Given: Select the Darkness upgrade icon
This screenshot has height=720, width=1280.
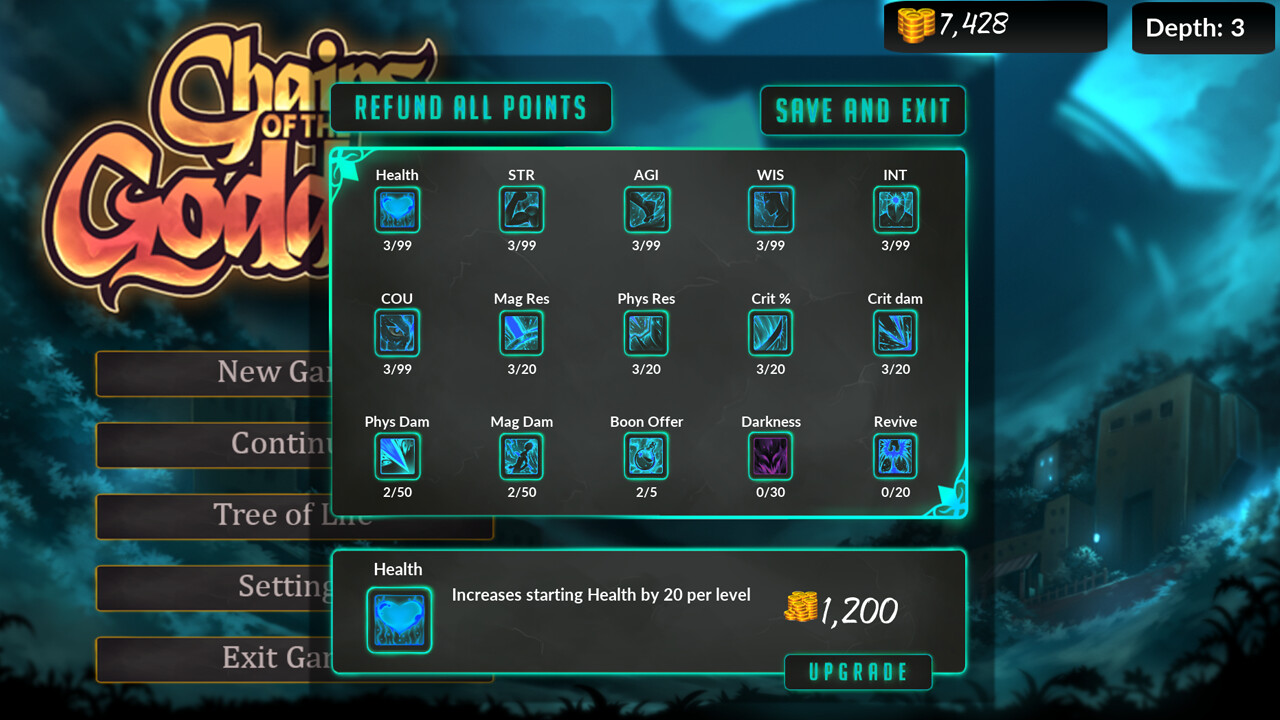Looking at the screenshot, I should point(770,457).
